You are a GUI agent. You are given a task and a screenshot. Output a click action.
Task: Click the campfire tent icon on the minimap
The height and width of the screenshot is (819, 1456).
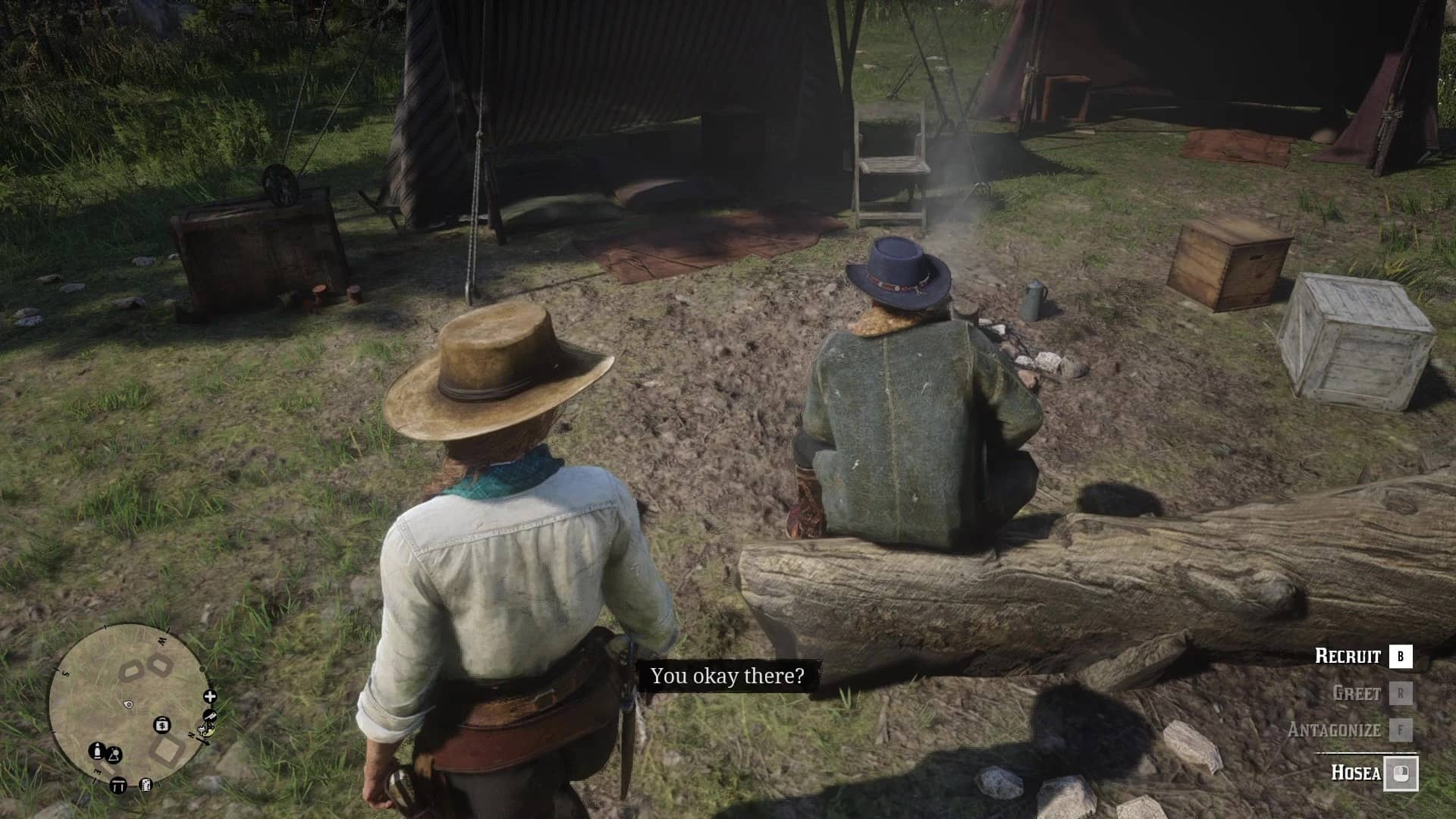(x=115, y=755)
